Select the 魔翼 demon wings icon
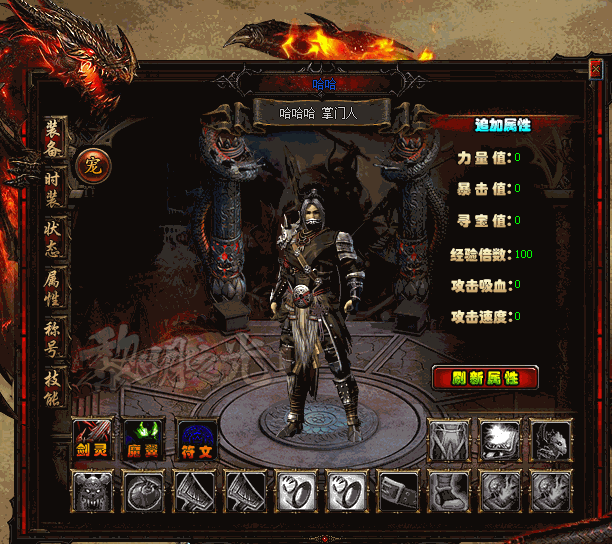 [x=145, y=439]
